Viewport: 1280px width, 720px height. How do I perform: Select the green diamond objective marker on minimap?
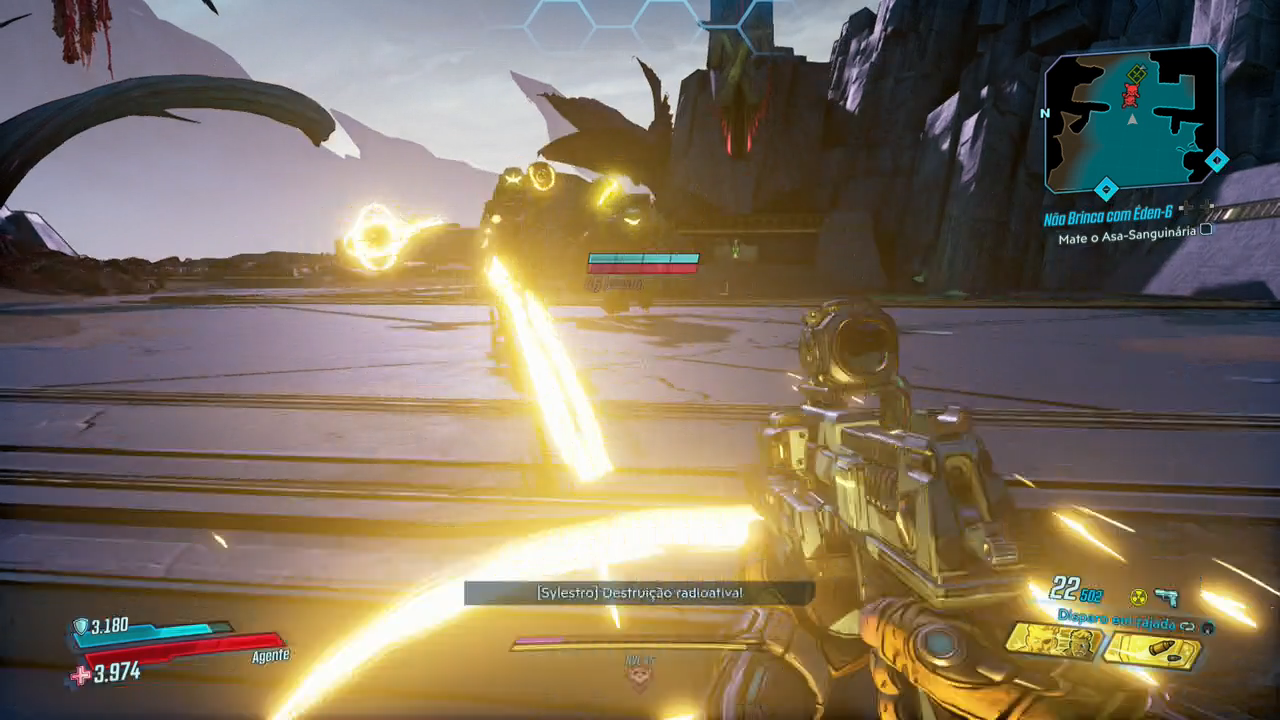[1136, 72]
